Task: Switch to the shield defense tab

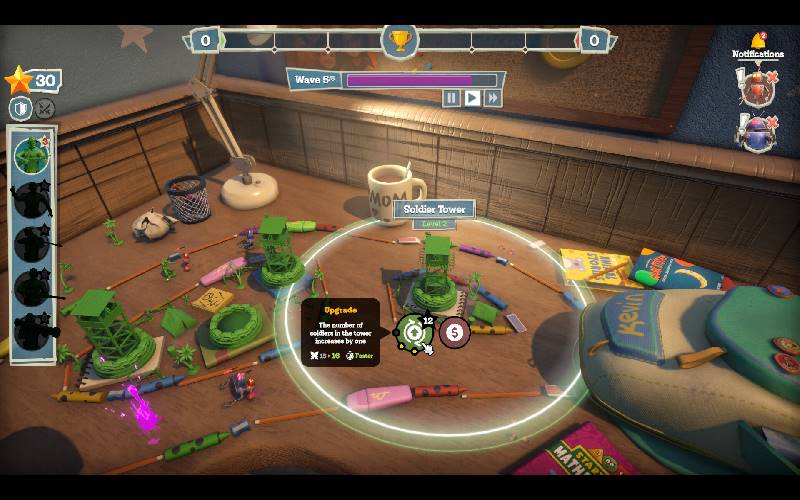Action: (21, 108)
